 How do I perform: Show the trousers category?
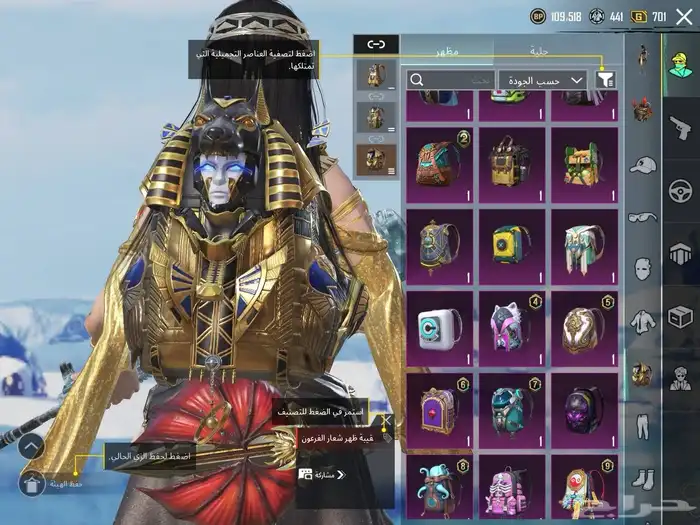(643, 423)
